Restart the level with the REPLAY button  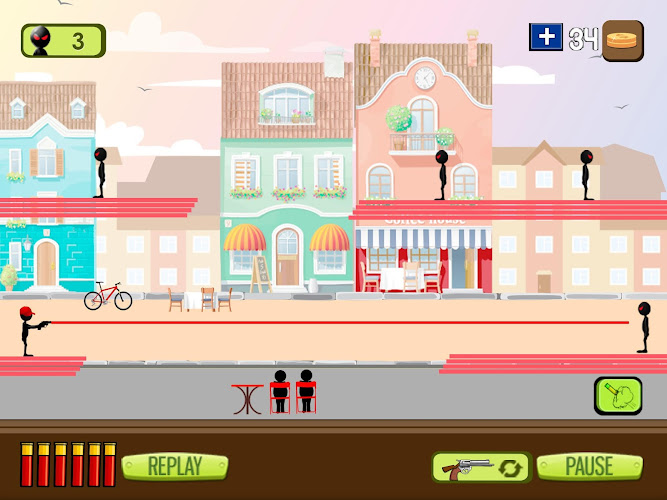pos(175,466)
